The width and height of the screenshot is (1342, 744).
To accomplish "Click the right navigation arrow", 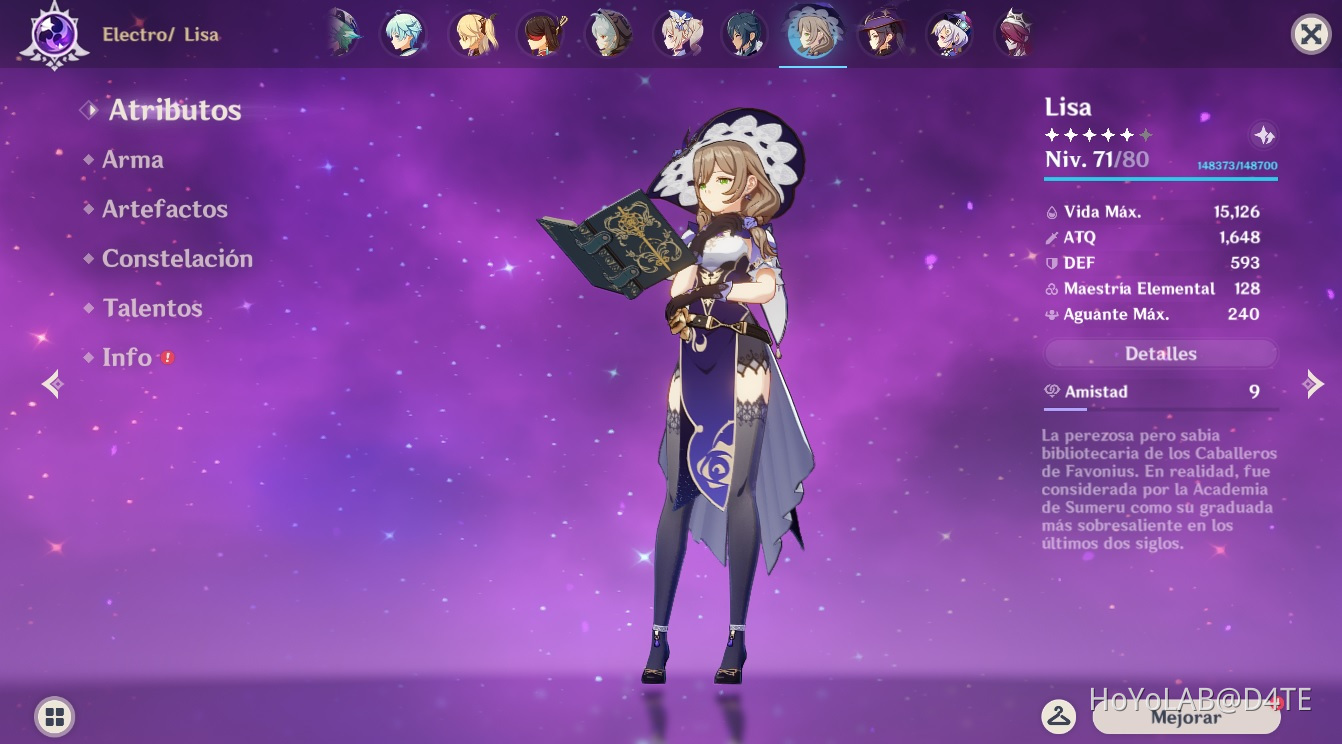I will 1315,384.
